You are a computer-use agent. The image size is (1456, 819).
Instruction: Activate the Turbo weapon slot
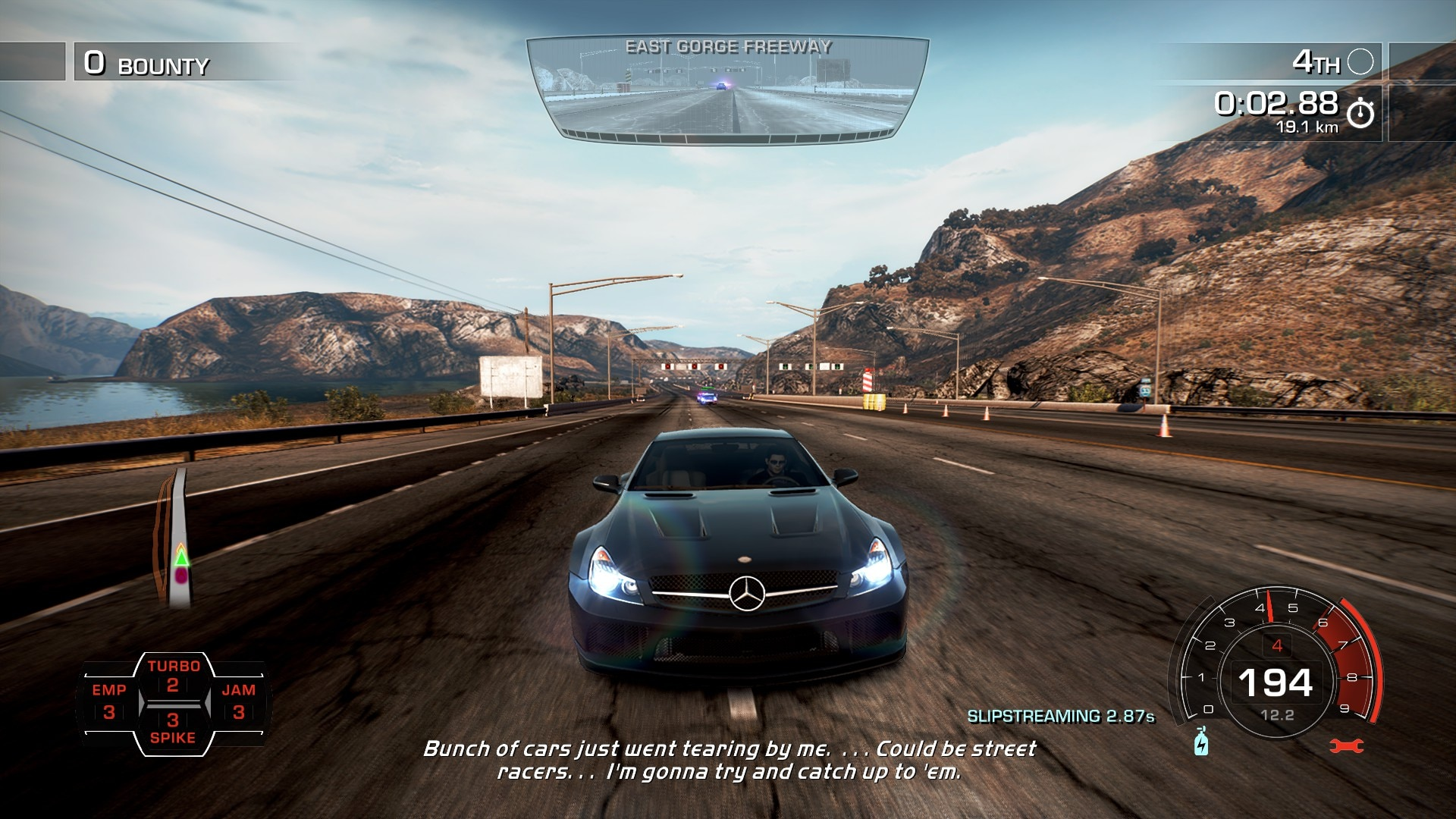tap(173, 676)
